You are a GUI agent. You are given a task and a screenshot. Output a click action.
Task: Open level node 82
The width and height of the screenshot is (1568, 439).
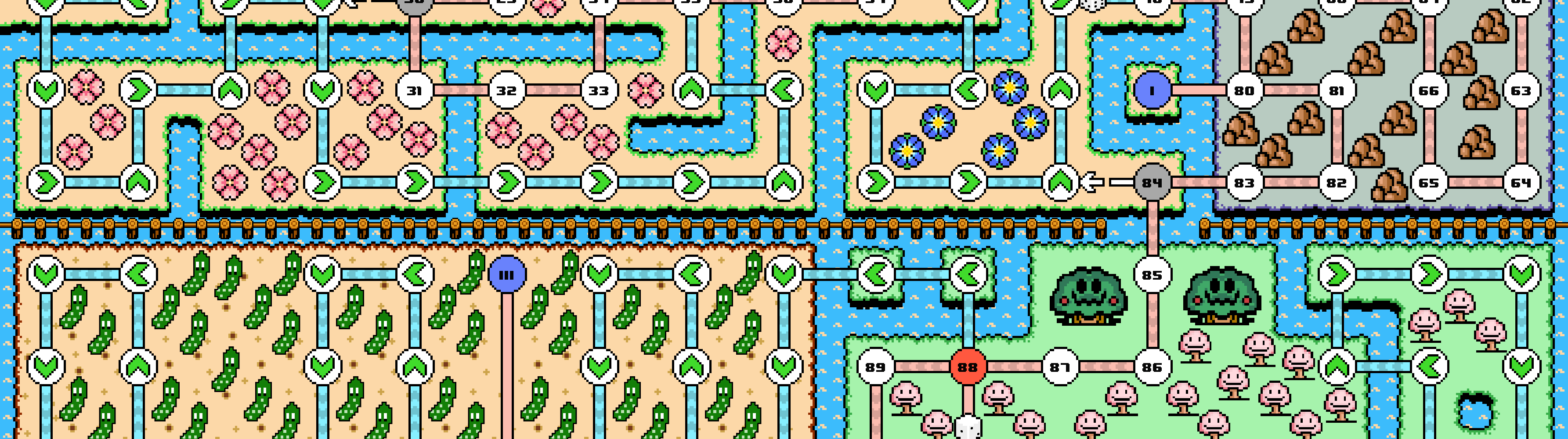[x=1337, y=183]
